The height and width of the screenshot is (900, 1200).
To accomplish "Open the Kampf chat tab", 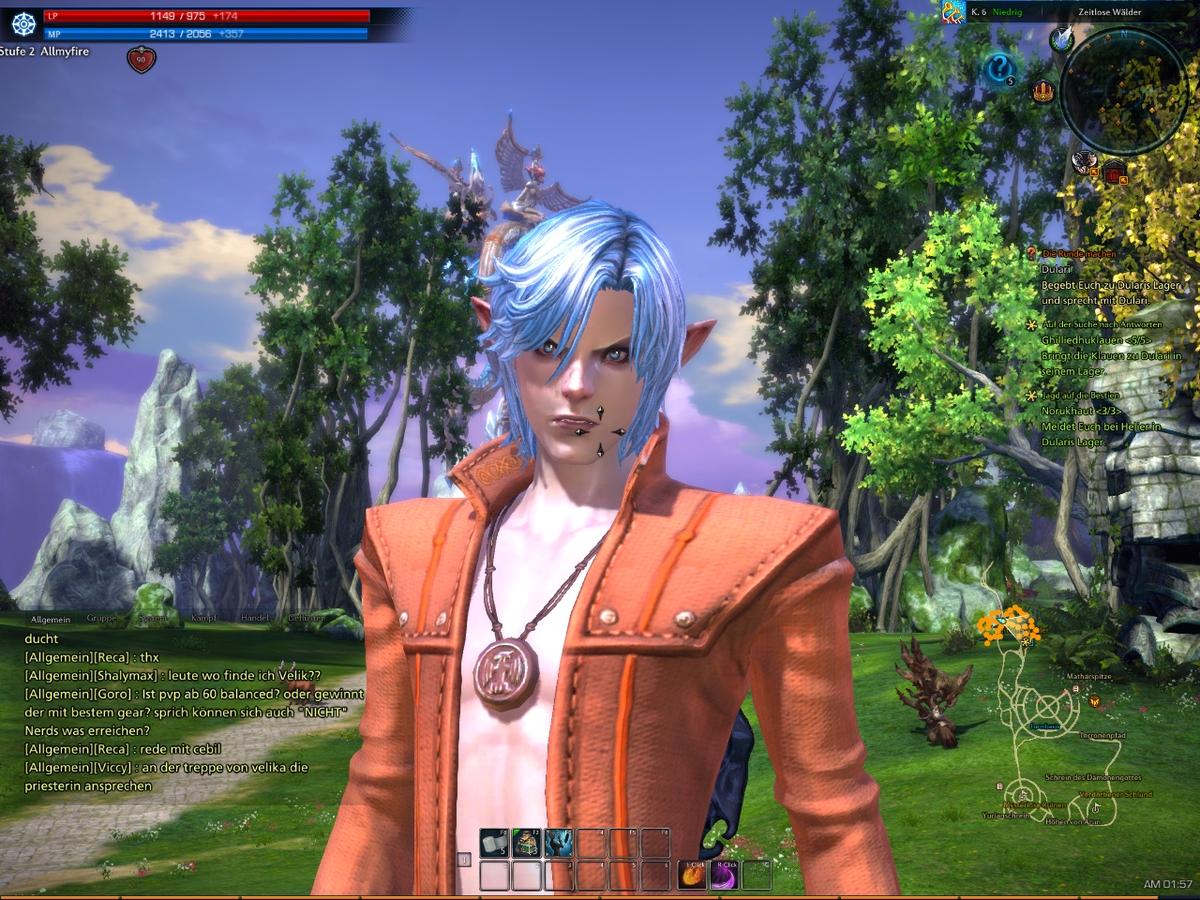I will tap(204, 618).
